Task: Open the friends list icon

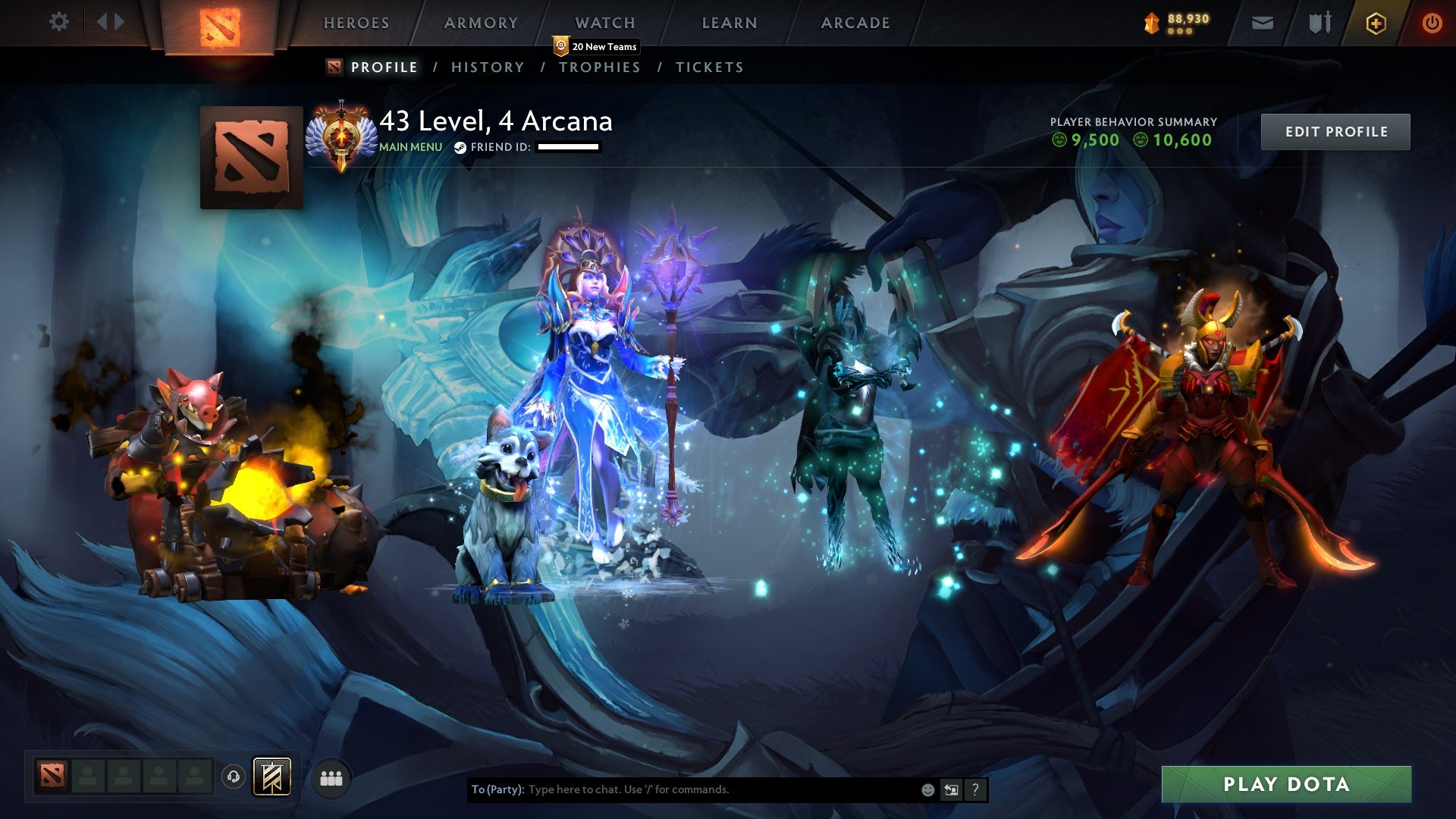Action: (329, 777)
